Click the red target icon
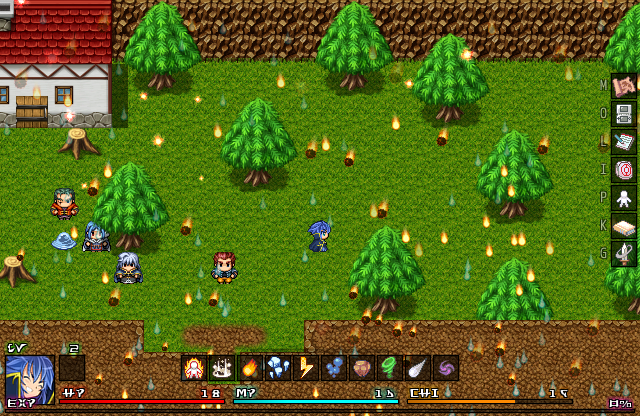Screen dimensions: 640x416 [x=624, y=170]
